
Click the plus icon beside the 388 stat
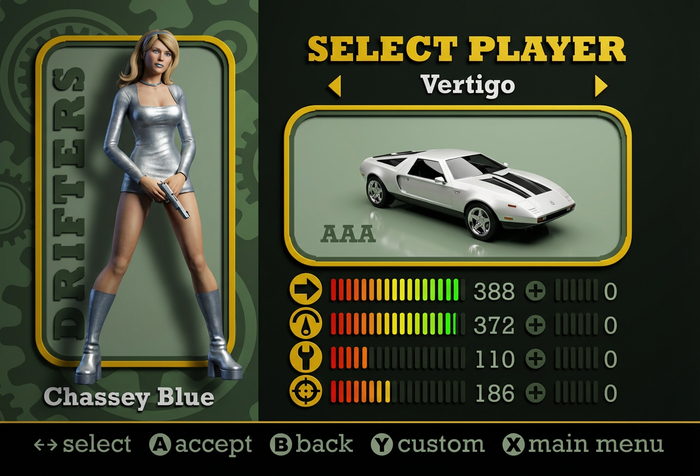tap(536, 292)
